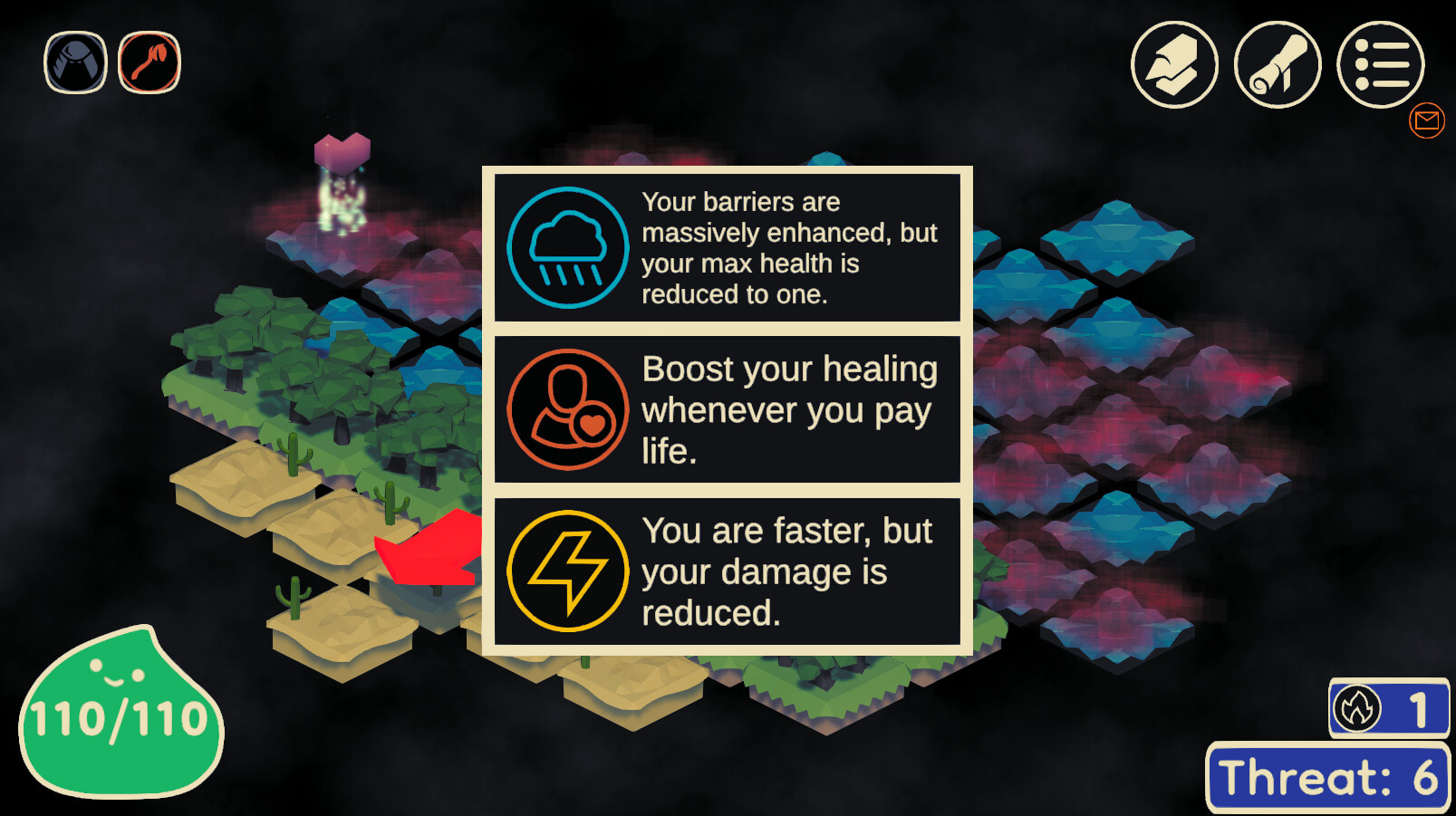This screenshot has height=816, width=1456.
Task: Open the scroll icon in the top right
Action: tap(1277, 66)
